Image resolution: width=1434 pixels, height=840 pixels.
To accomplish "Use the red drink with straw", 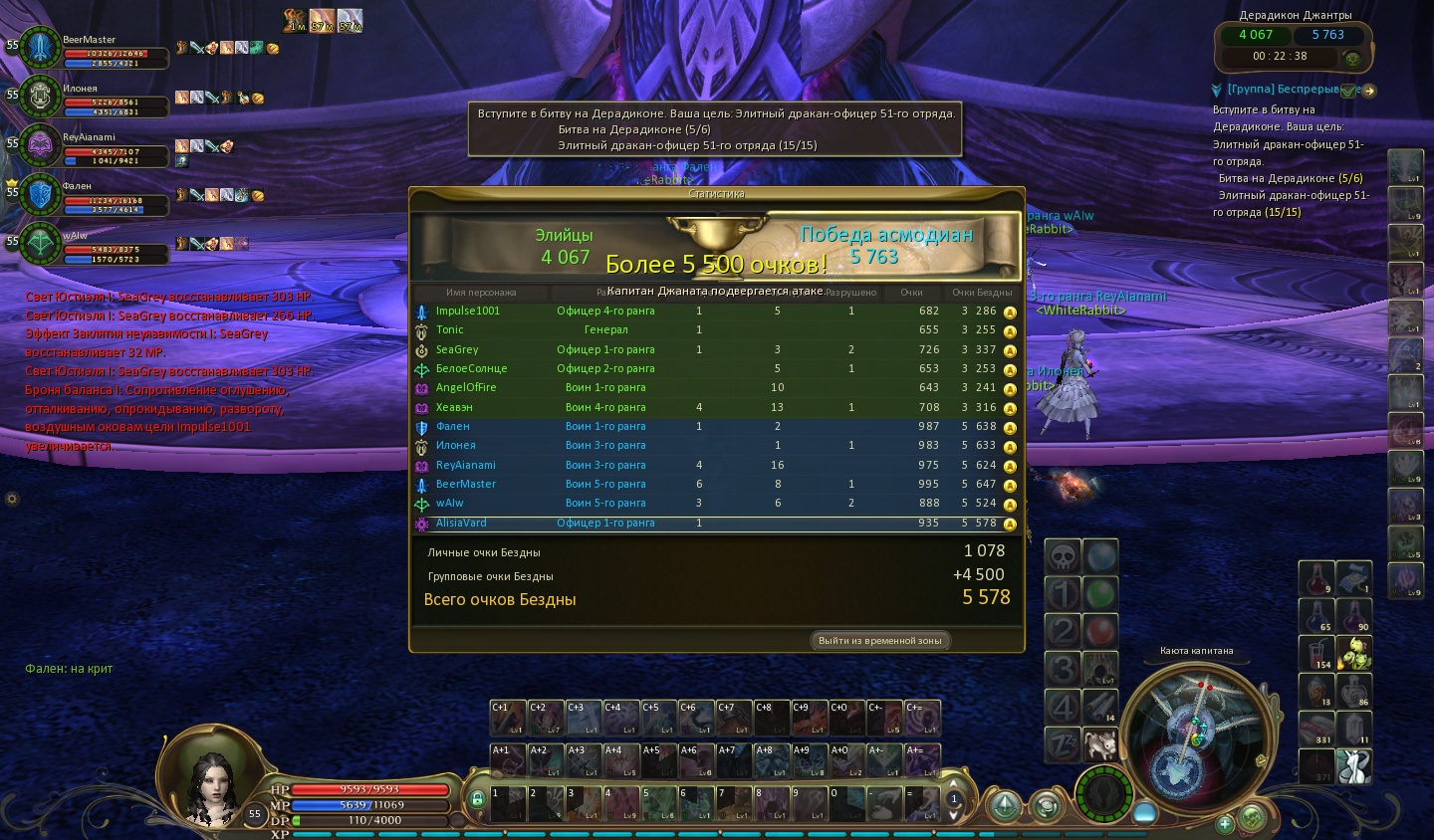I will tap(1316, 653).
